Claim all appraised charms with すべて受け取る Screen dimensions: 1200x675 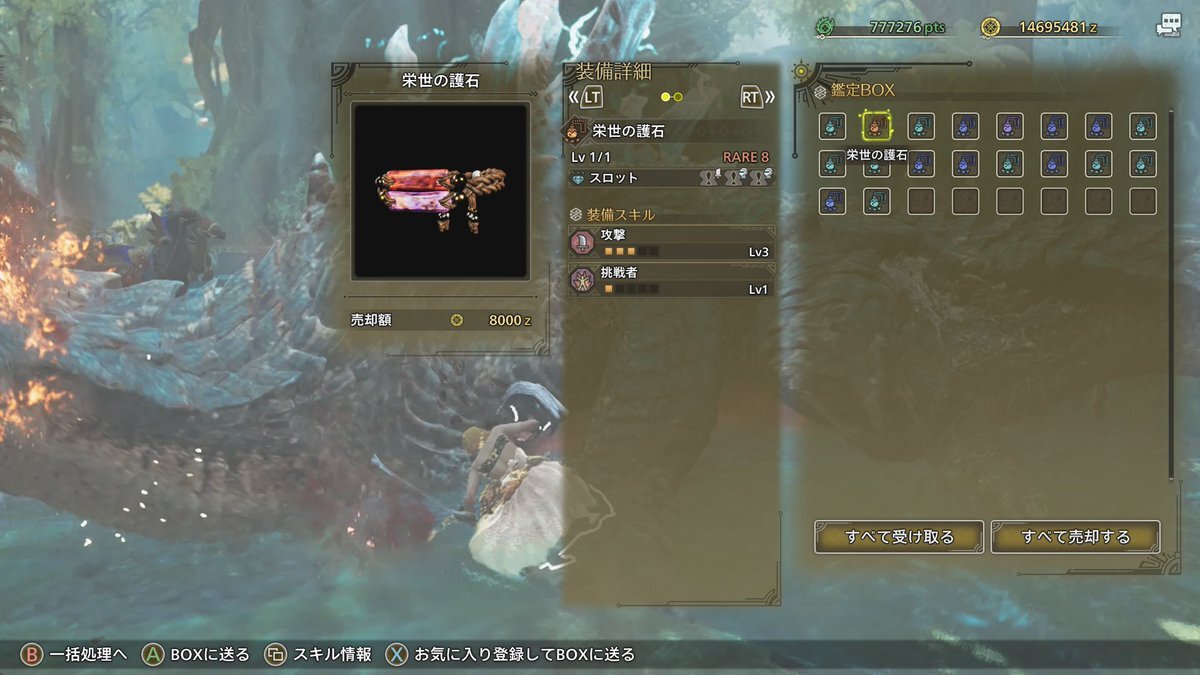coord(899,537)
